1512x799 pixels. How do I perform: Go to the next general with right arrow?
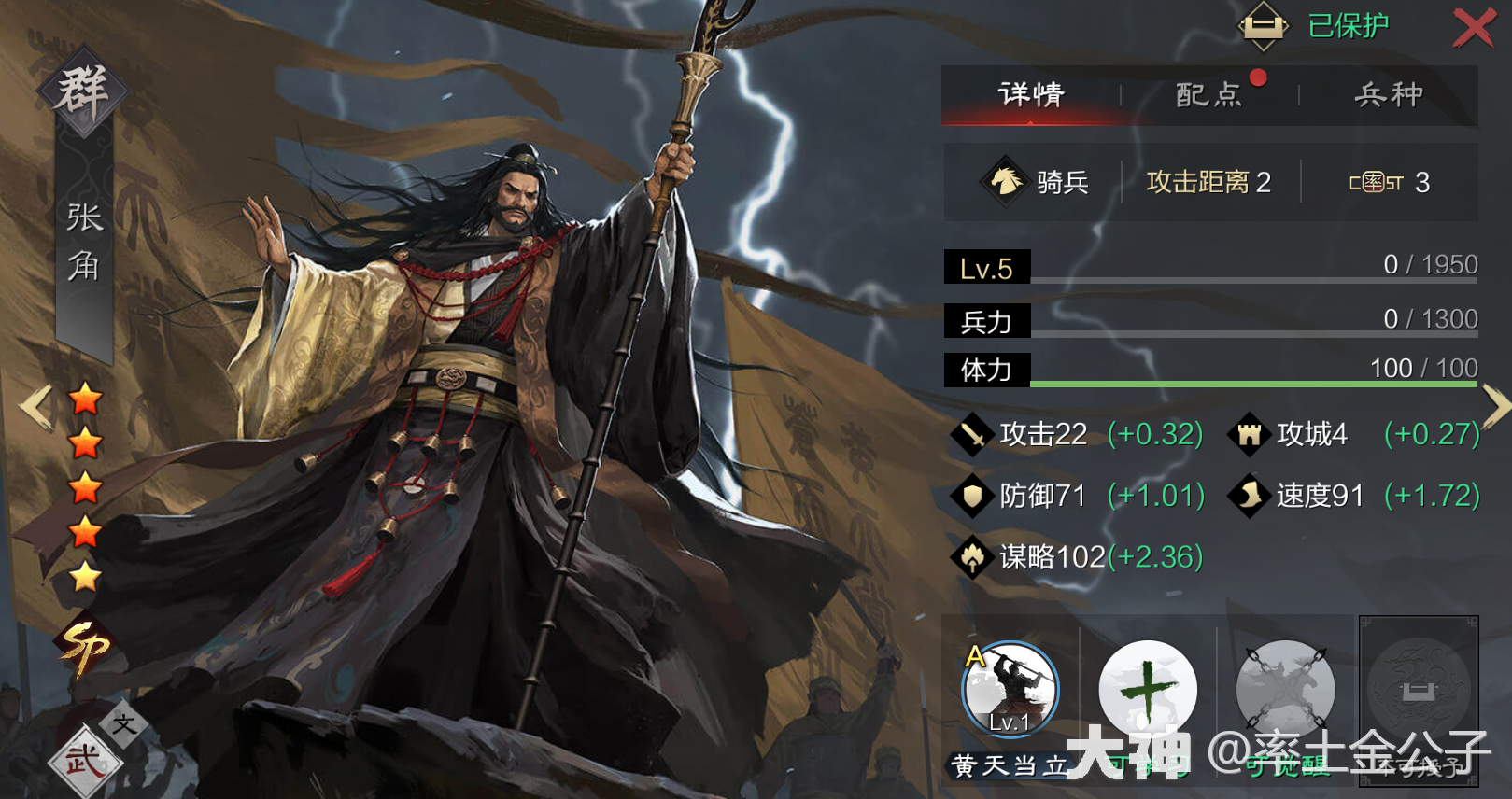[x=1496, y=407]
